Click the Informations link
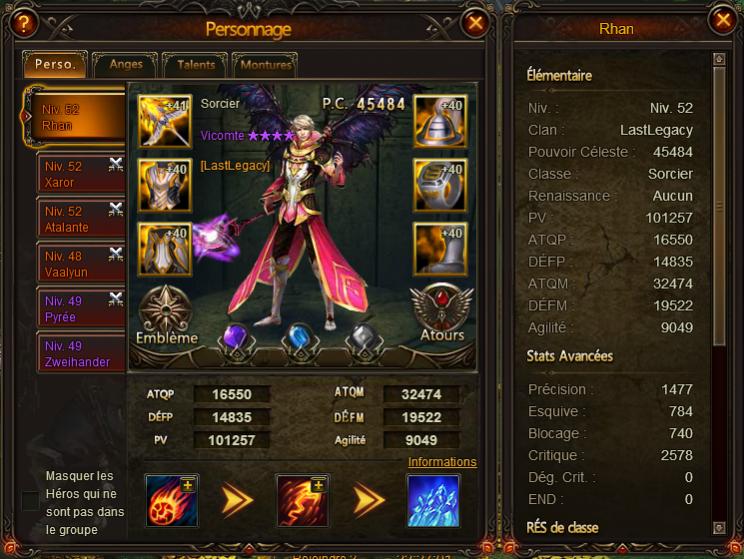Screen dimensions: 744x559 pos(442,462)
